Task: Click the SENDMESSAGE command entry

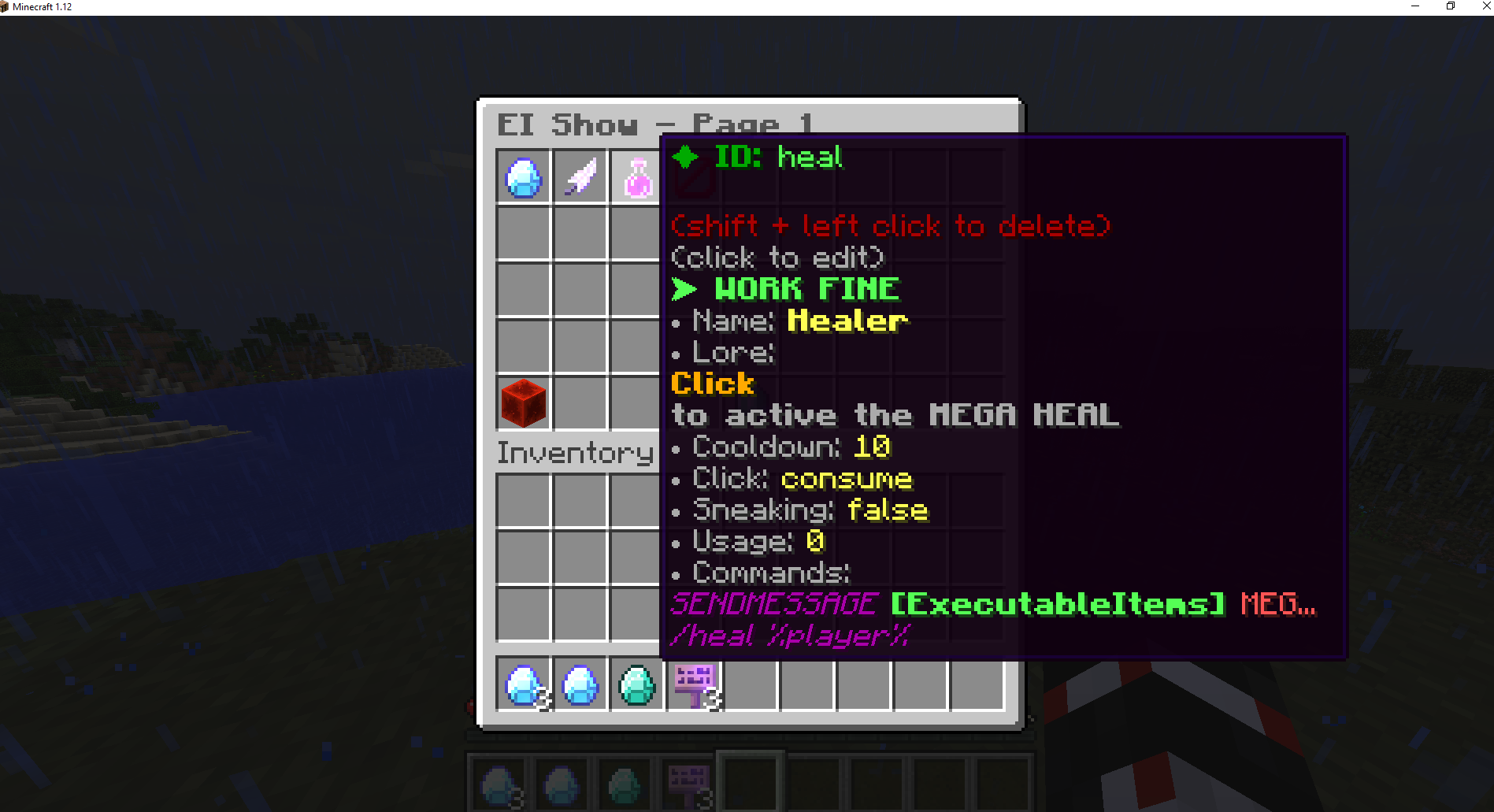Action: pos(773,603)
